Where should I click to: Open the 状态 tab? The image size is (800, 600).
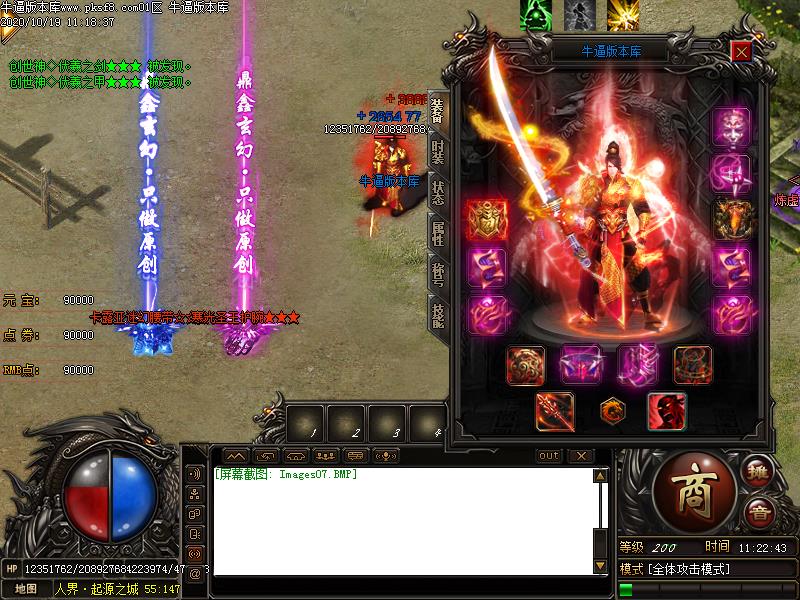[x=438, y=194]
